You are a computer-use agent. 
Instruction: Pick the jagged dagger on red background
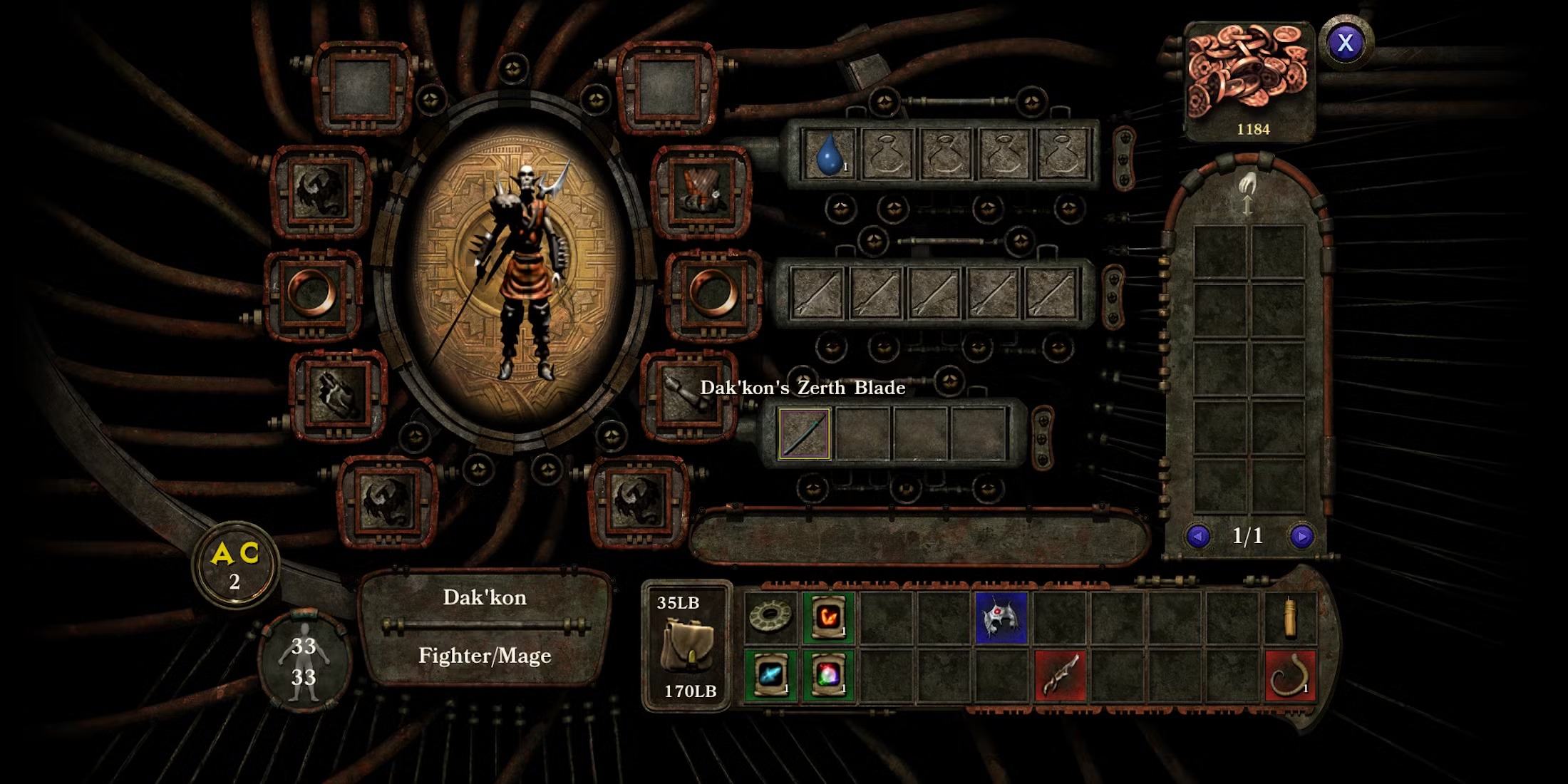(x=1060, y=674)
